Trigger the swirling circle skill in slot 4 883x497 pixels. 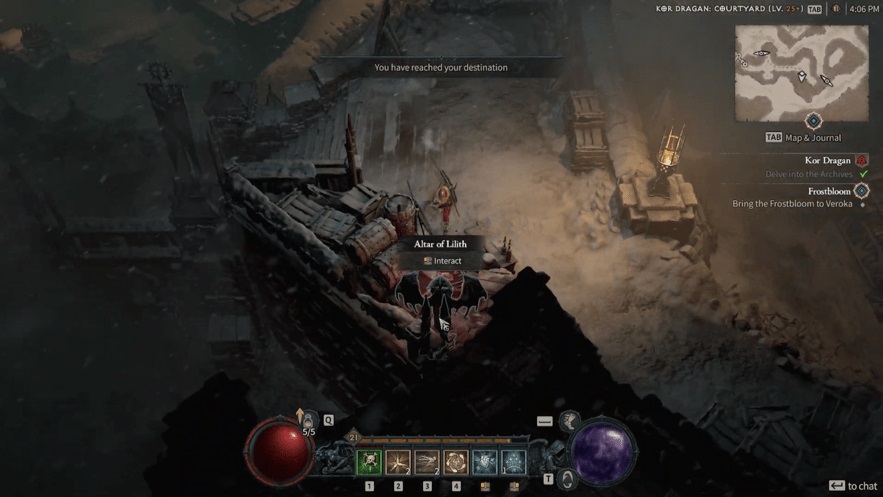456,462
